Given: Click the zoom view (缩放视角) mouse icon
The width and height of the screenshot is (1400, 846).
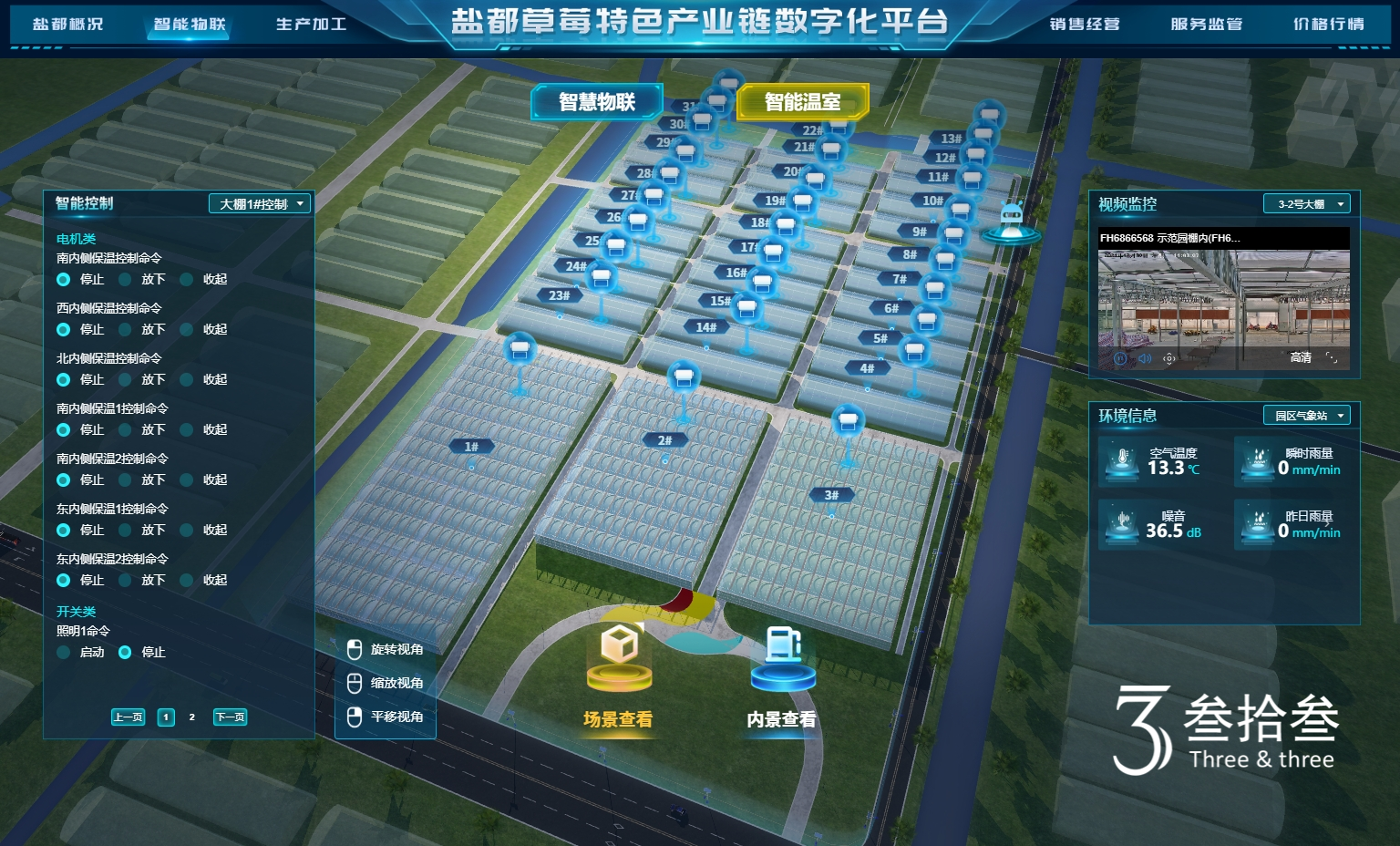Looking at the screenshot, I should (x=355, y=682).
